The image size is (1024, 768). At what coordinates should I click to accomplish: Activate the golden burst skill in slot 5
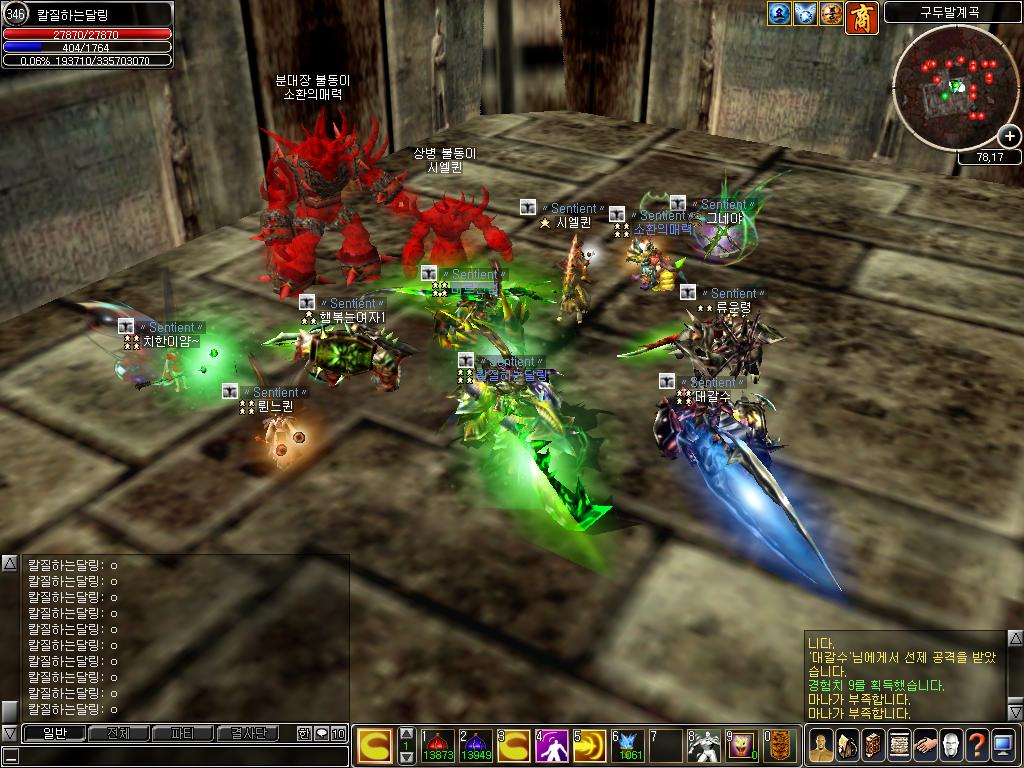pos(590,746)
